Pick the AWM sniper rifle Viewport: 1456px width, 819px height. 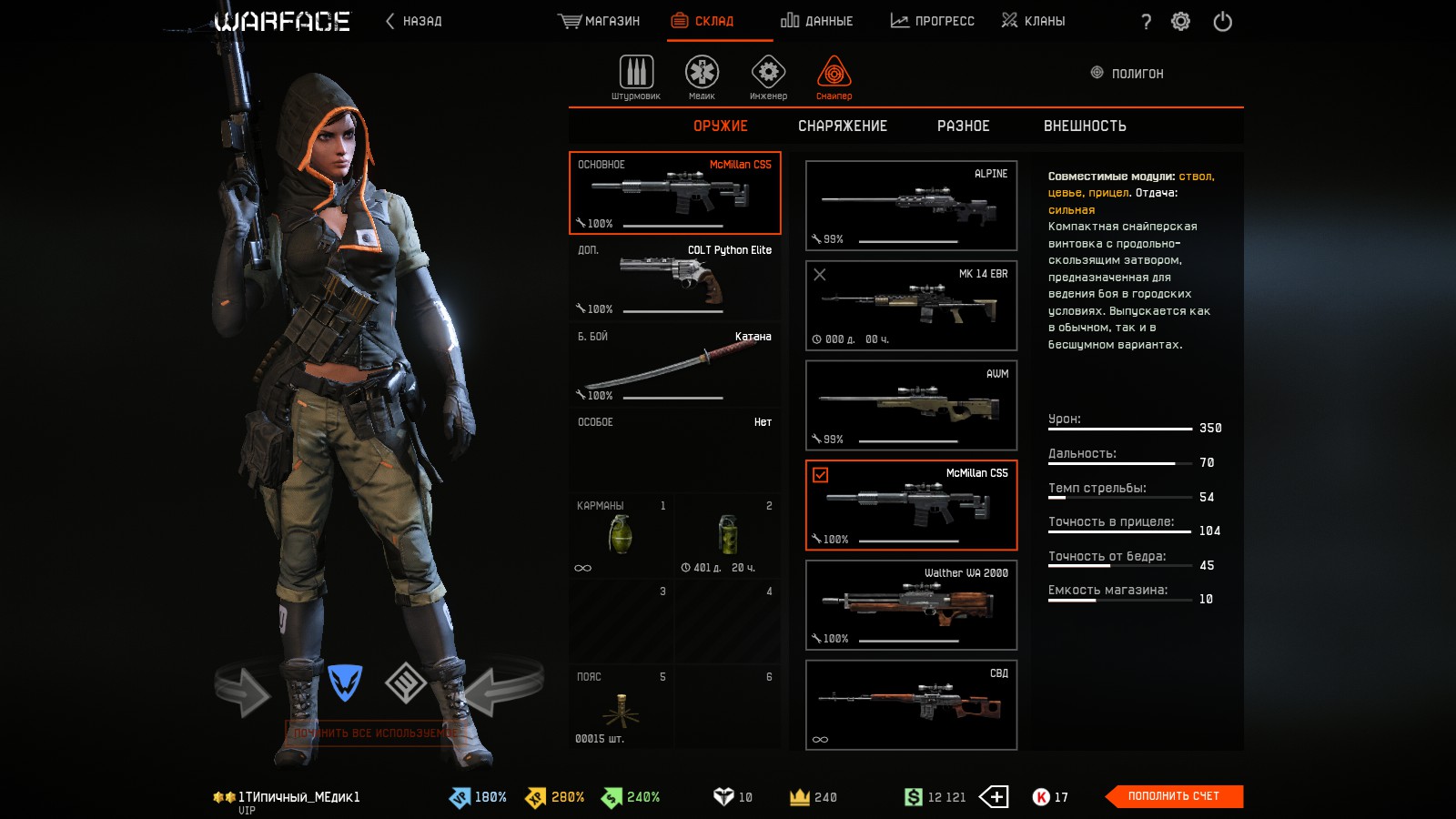[911, 406]
